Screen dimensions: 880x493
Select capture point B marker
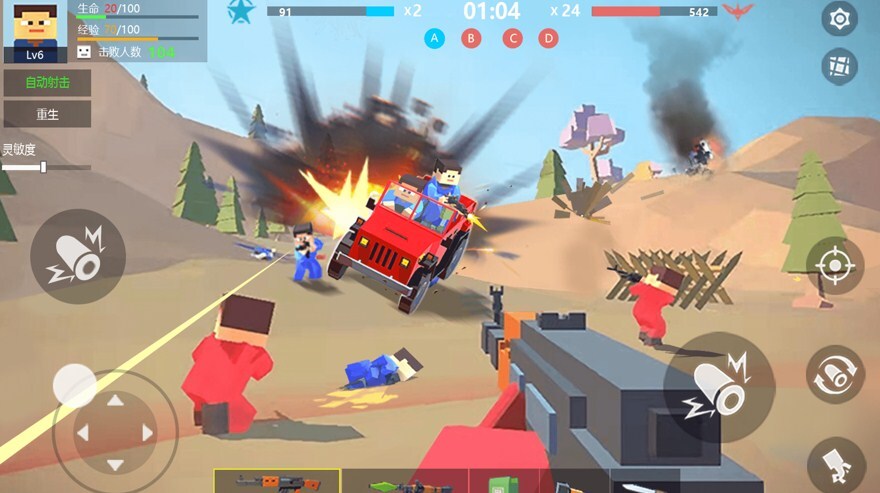click(471, 39)
